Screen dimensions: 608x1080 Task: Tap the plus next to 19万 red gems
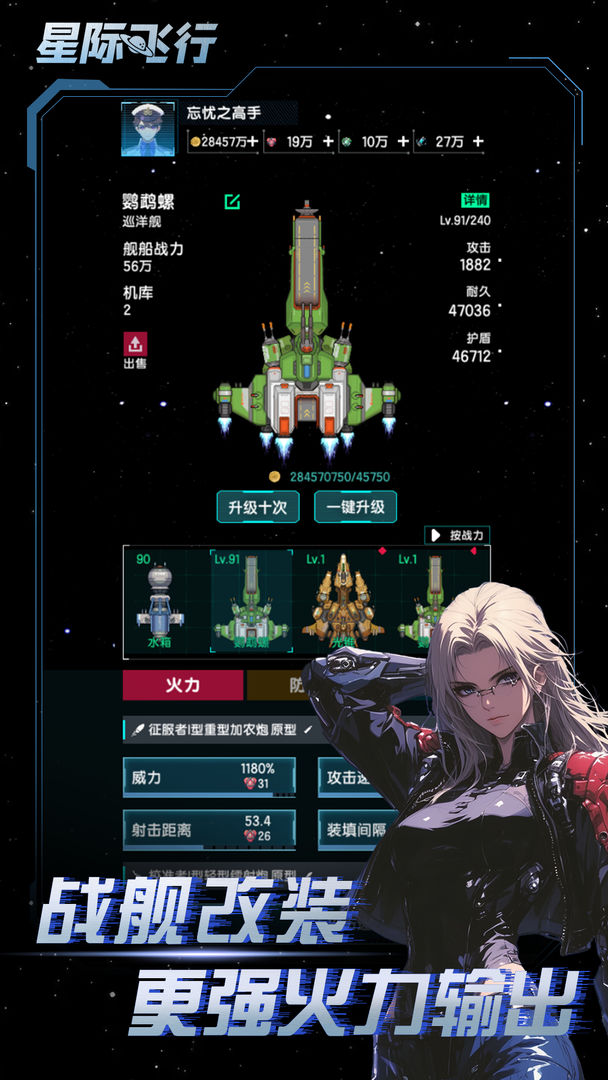tap(328, 142)
